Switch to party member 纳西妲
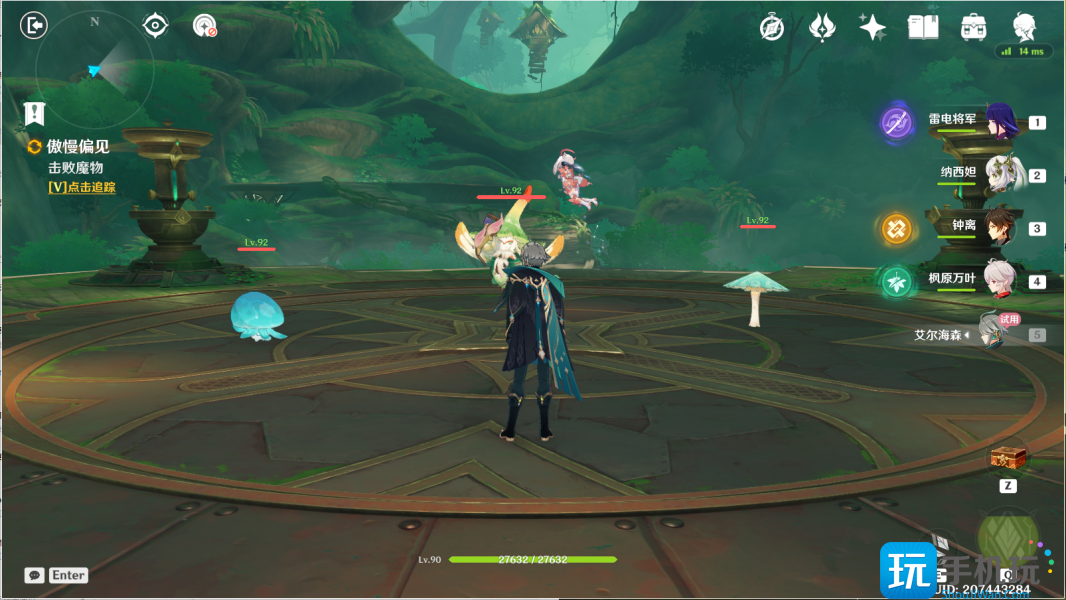 pyautogui.click(x=1000, y=174)
